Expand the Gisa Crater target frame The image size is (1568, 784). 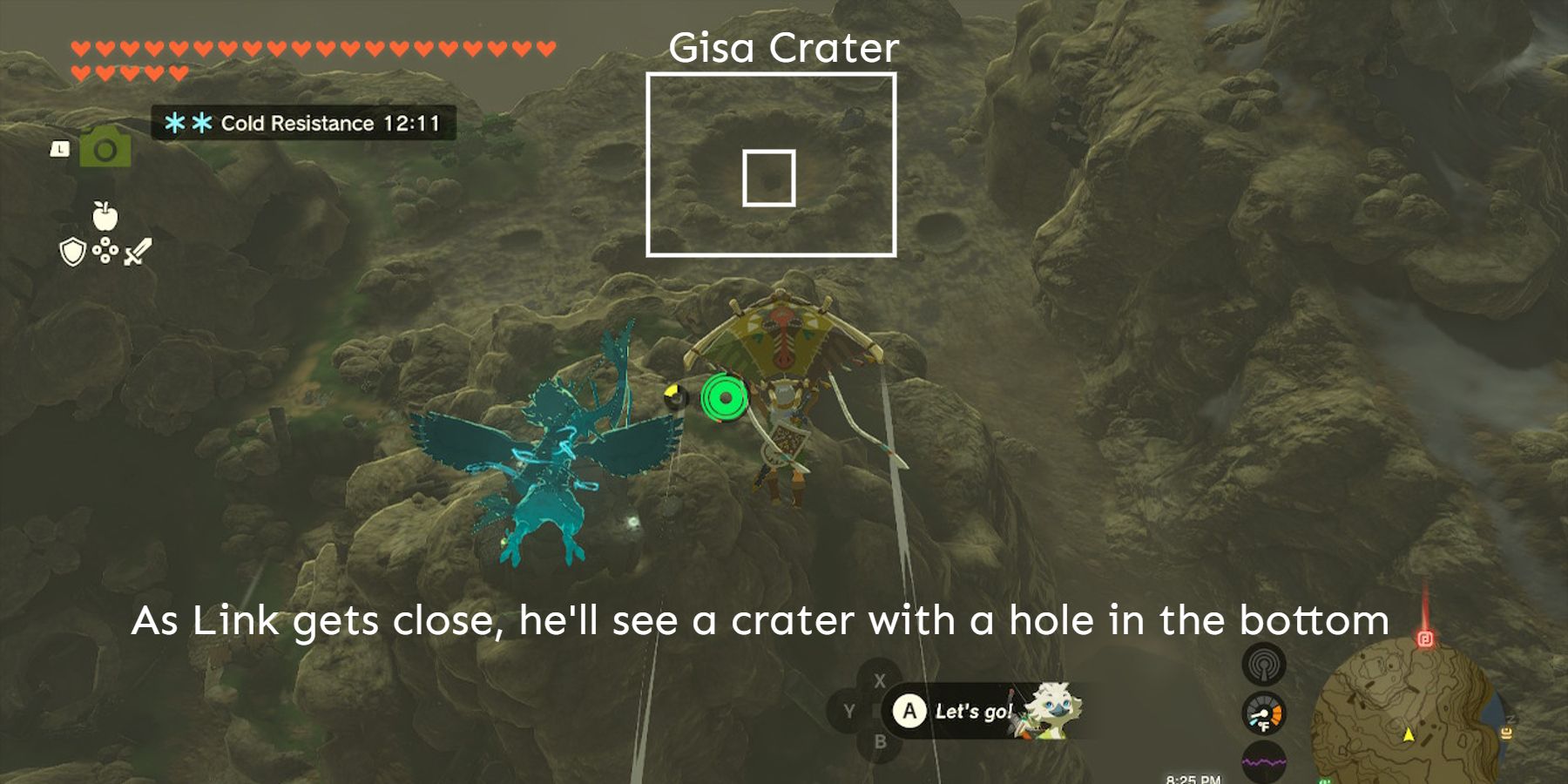pyautogui.click(x=774, y=166)
